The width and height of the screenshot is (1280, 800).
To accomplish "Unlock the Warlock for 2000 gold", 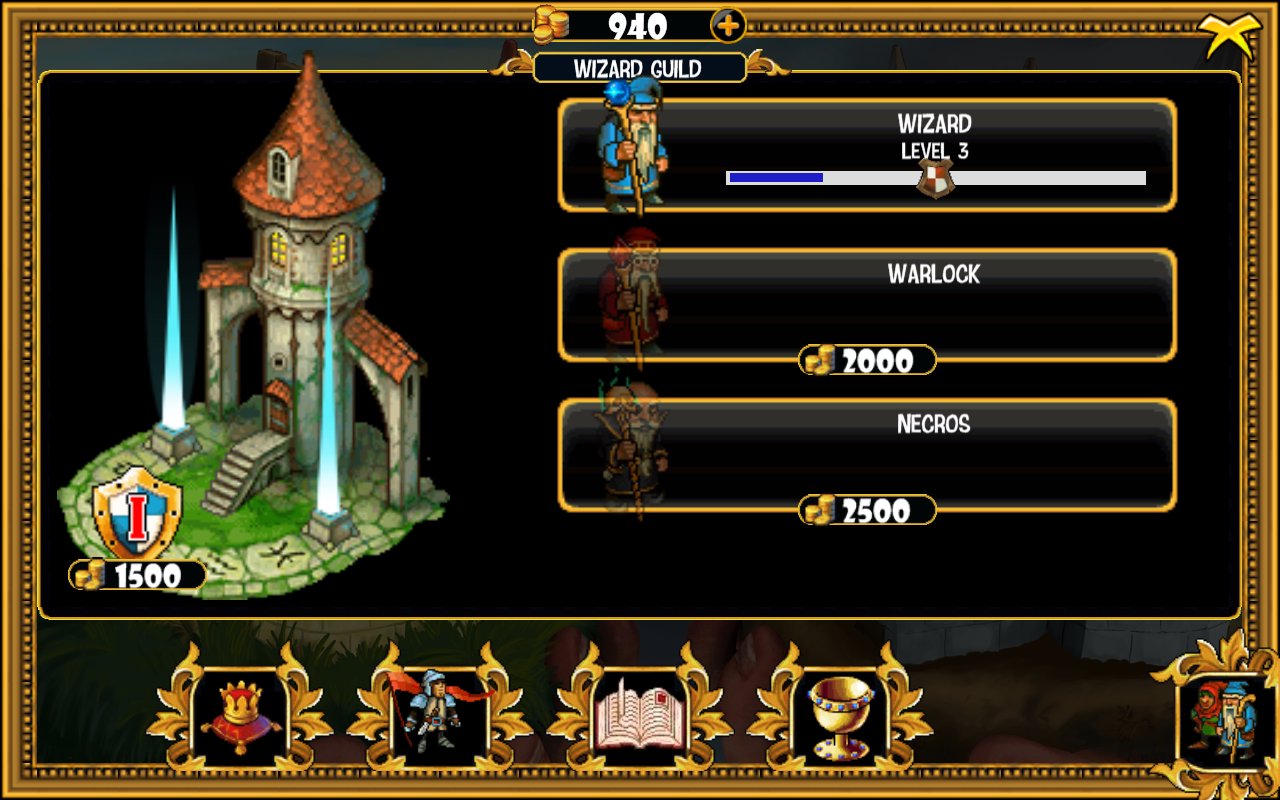I will (x=868, y=360).
